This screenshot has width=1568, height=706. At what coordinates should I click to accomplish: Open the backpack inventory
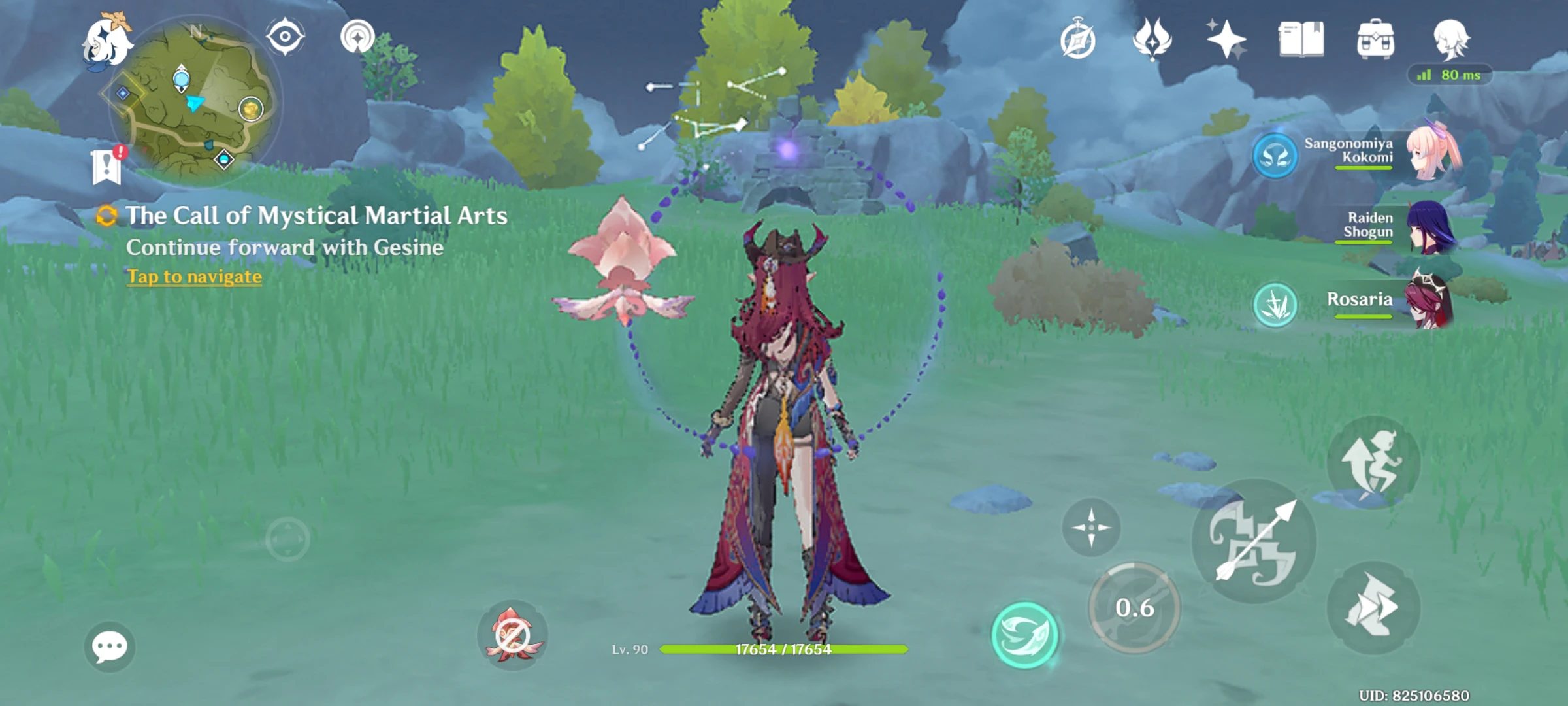click(x=1375, y=39)
